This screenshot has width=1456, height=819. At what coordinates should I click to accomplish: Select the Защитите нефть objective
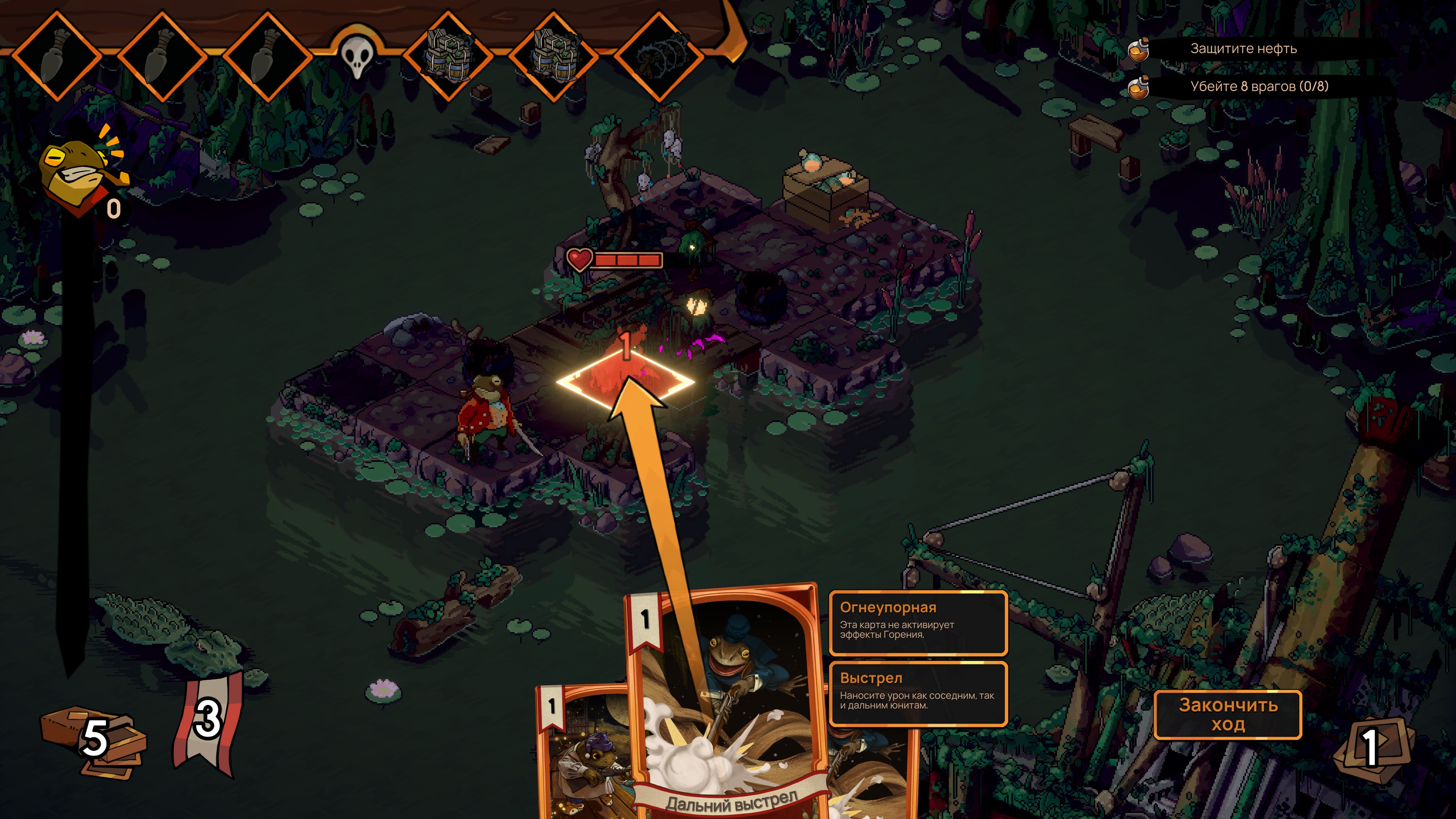(x=1243, y=49)
